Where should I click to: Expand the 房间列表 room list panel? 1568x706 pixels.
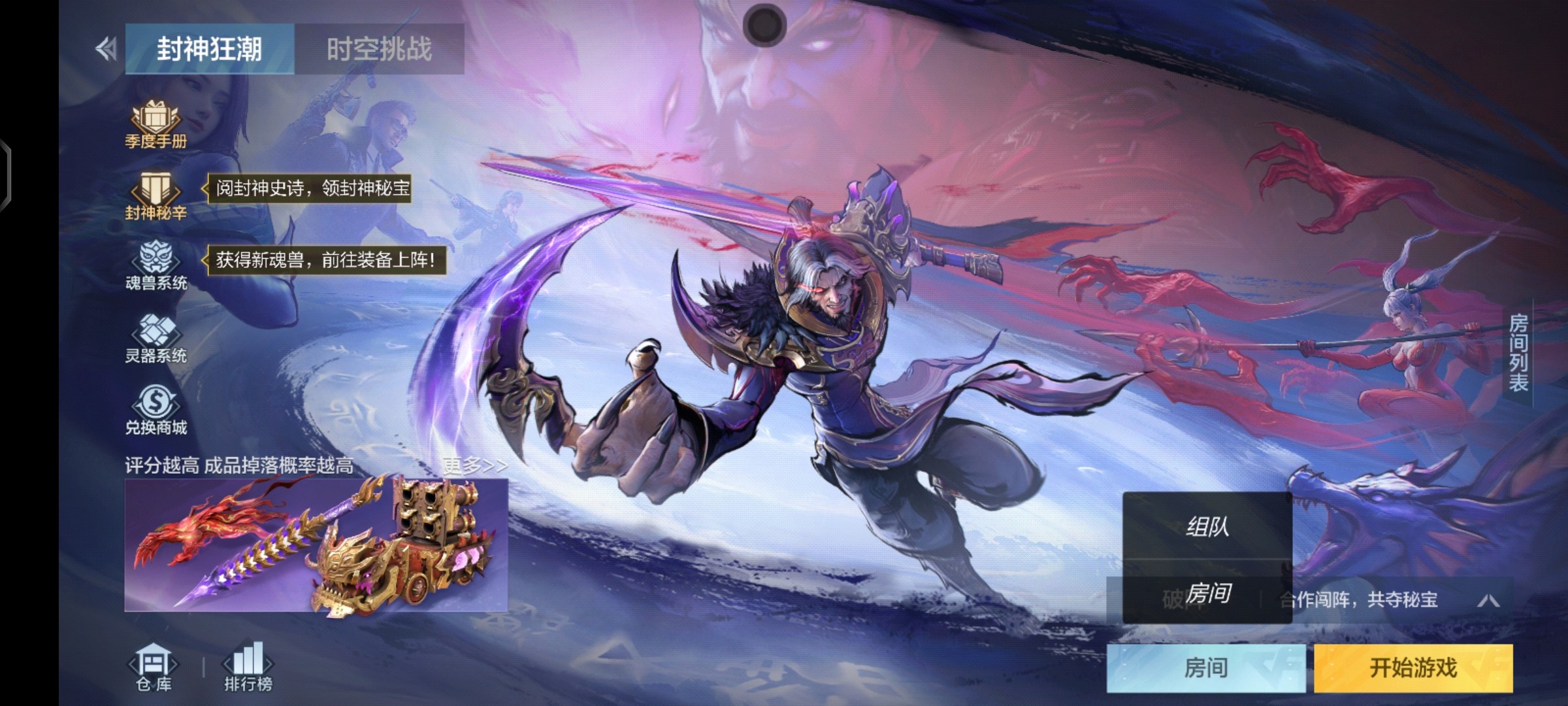[1518, 353]
